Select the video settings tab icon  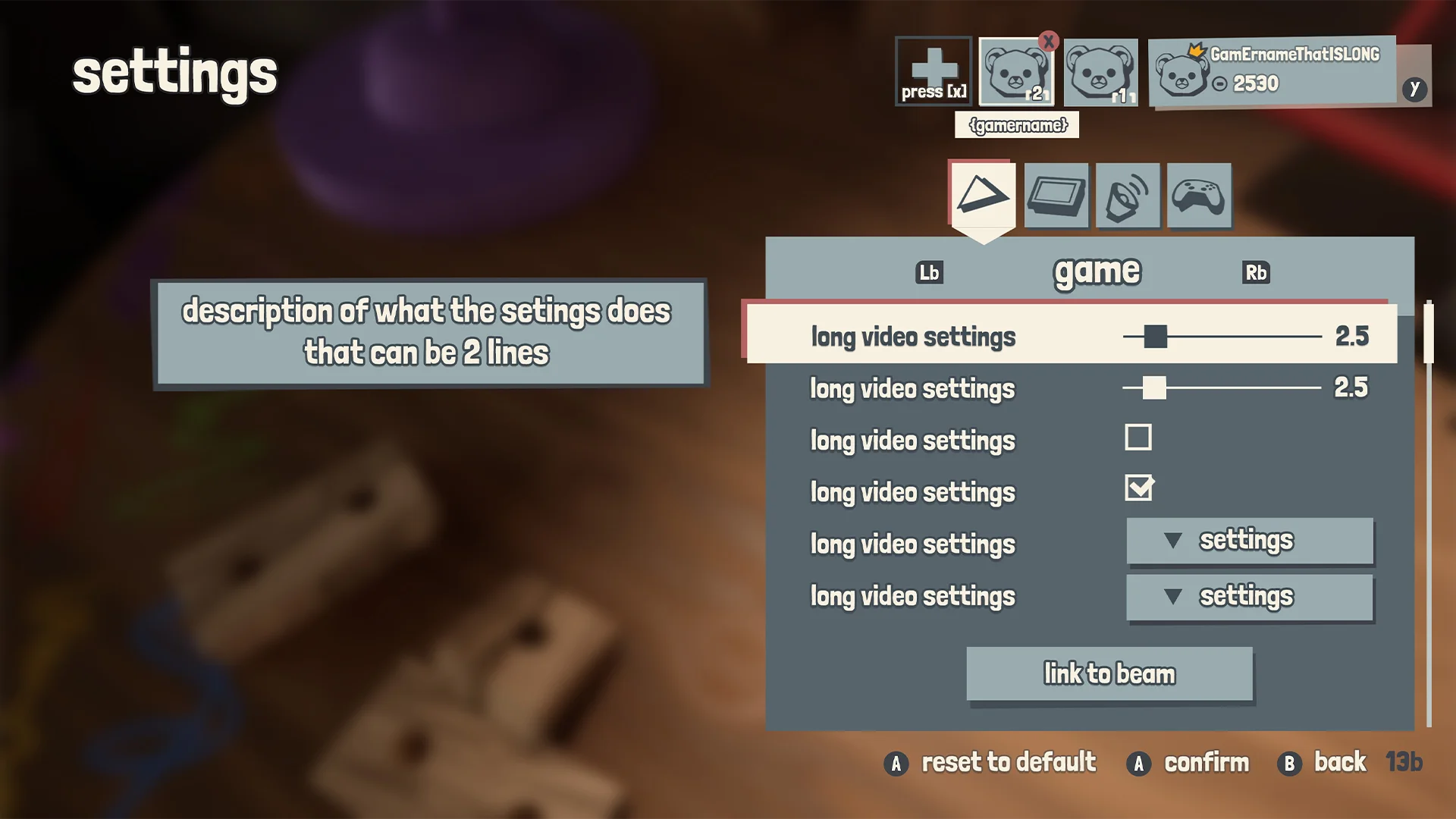click(x=981, y=196)
